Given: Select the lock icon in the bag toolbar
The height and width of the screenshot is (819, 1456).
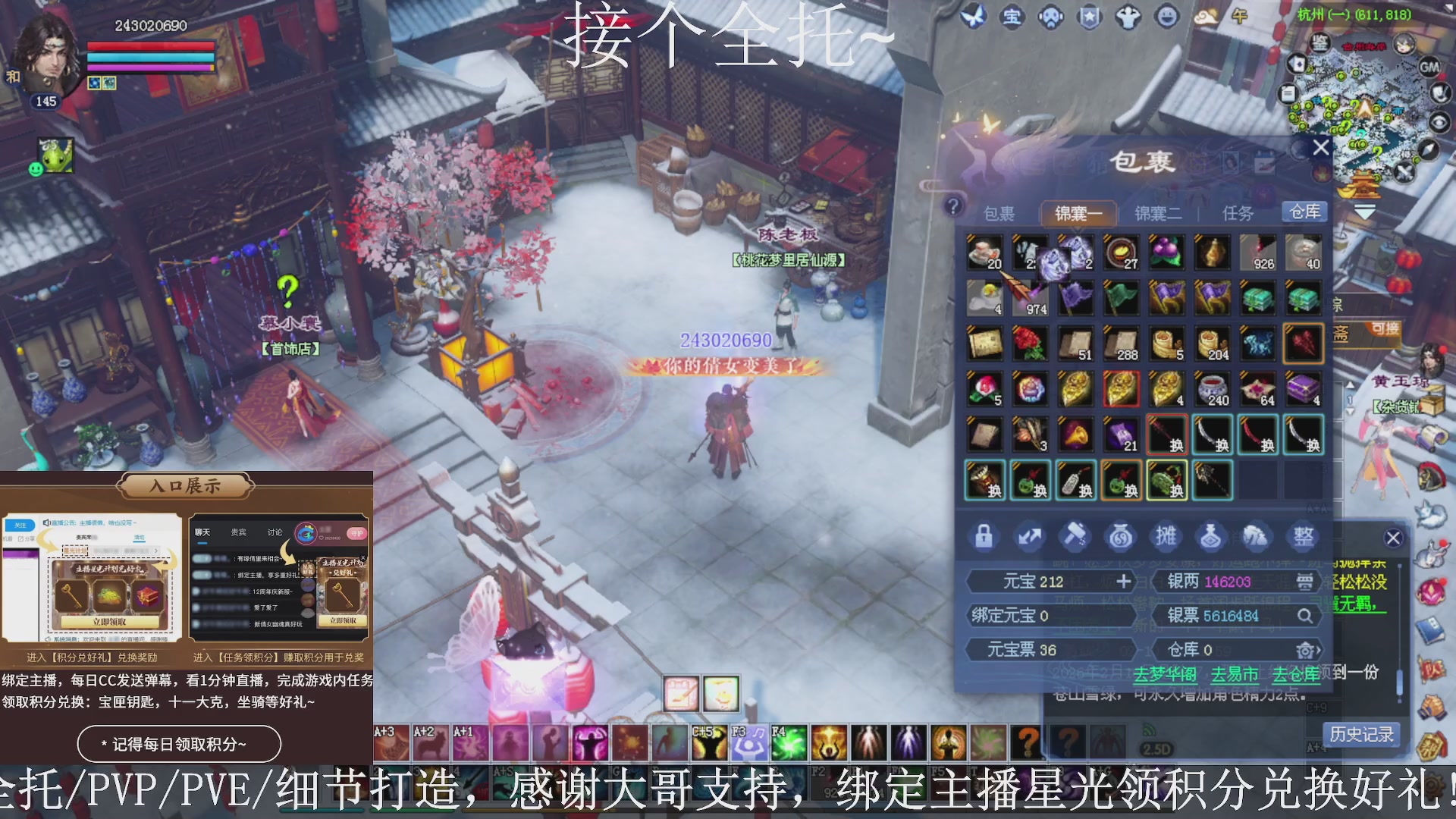Looking at the screenshot, I should click(984, 536).
